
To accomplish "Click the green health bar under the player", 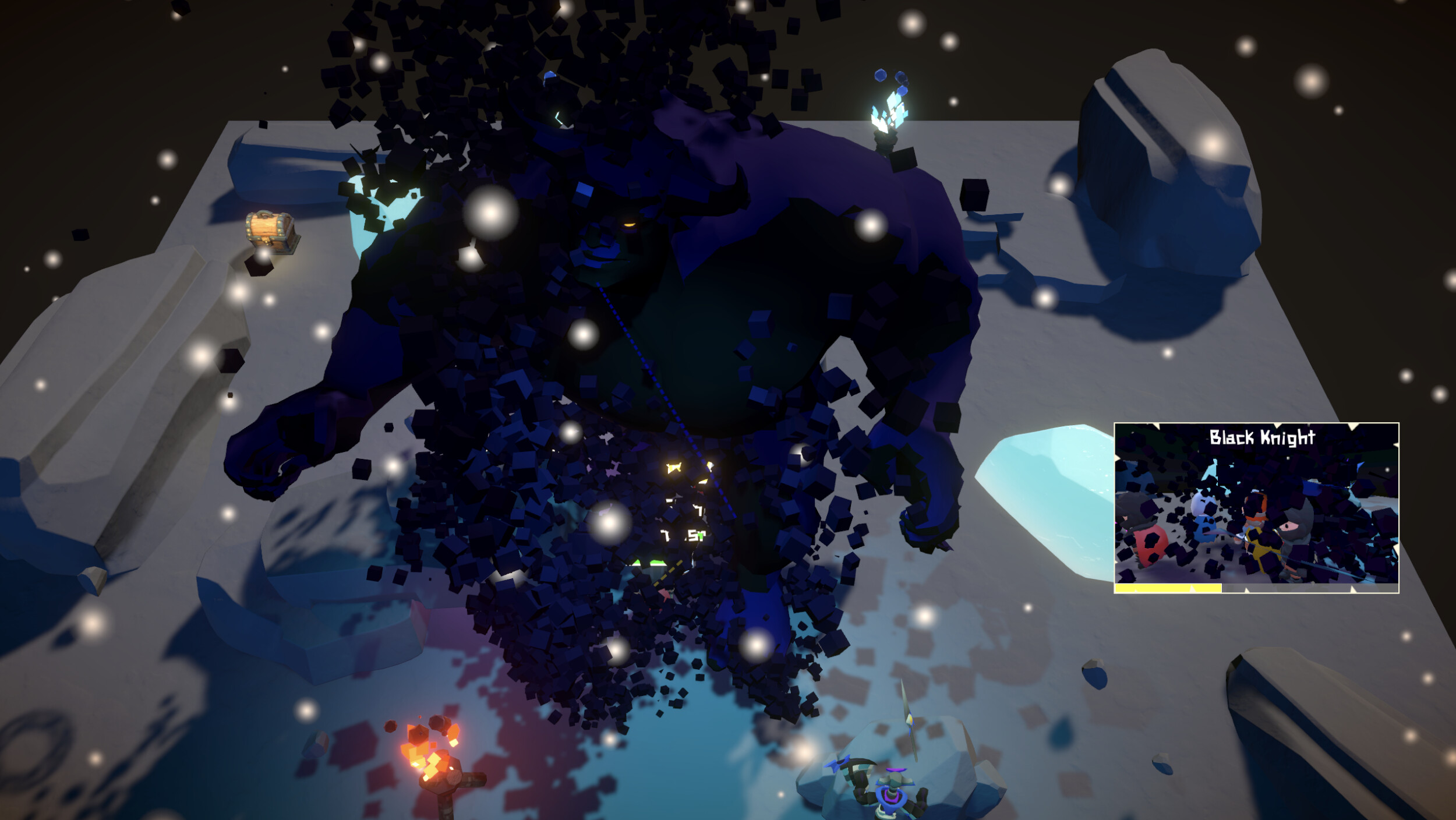I will pyautogui.click(x=646, y=563).
